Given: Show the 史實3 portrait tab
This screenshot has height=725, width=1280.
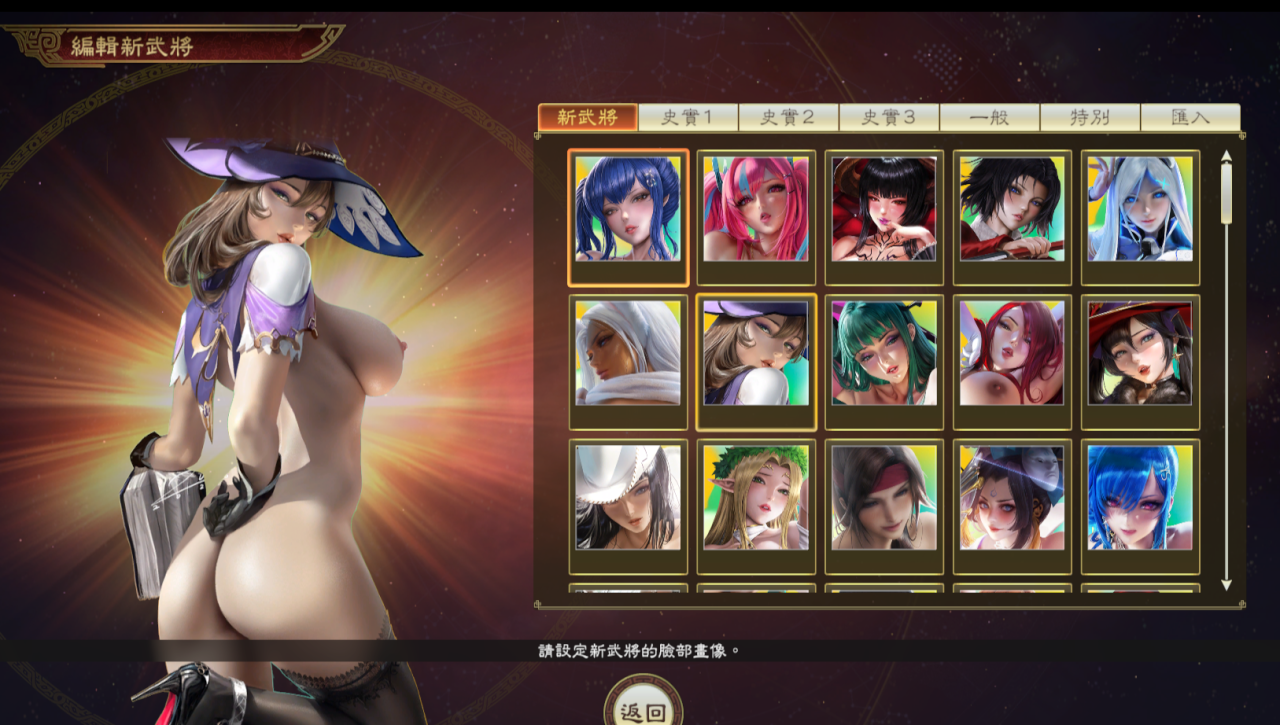Looking at the screenshot, I should (889, 117).
